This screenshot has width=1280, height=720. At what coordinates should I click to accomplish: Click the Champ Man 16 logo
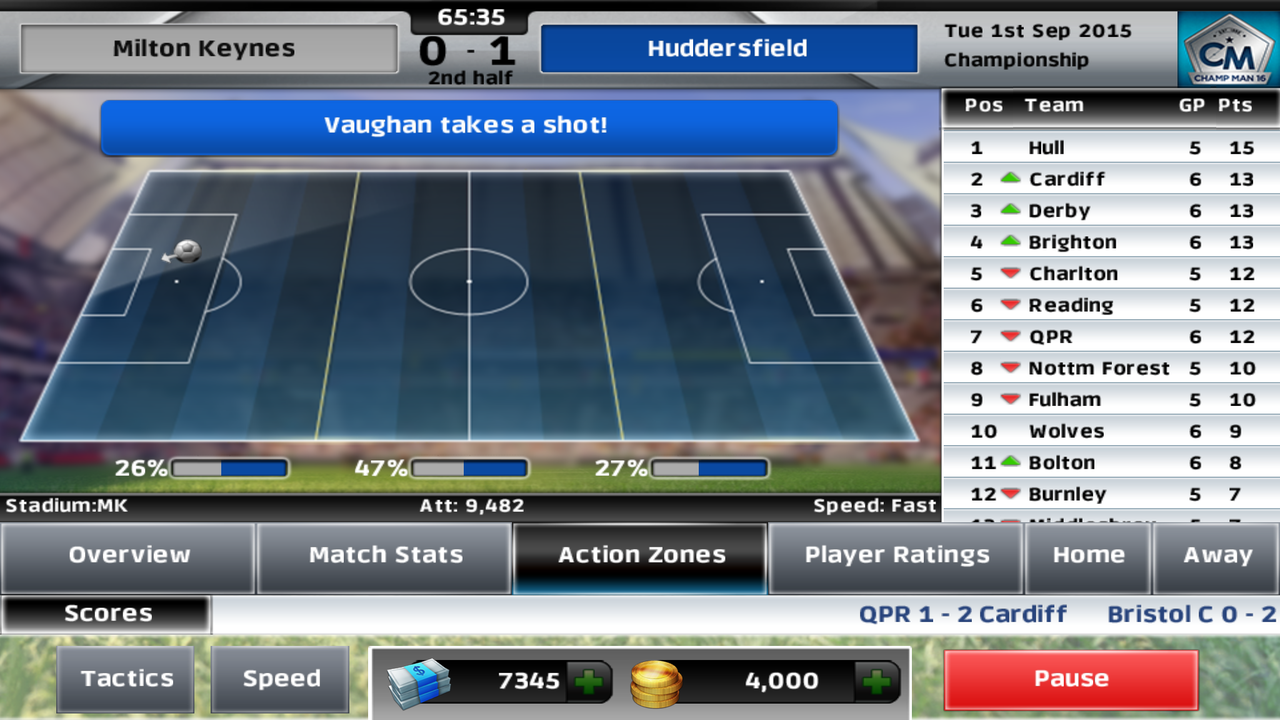pos(1228,48)
